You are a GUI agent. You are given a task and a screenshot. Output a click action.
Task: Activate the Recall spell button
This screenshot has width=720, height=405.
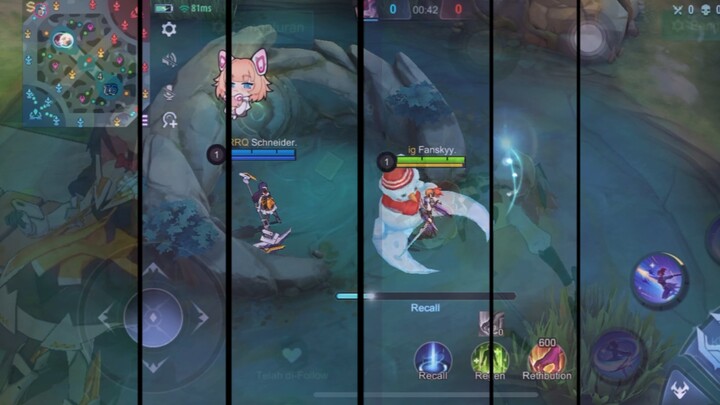[433, 357]
